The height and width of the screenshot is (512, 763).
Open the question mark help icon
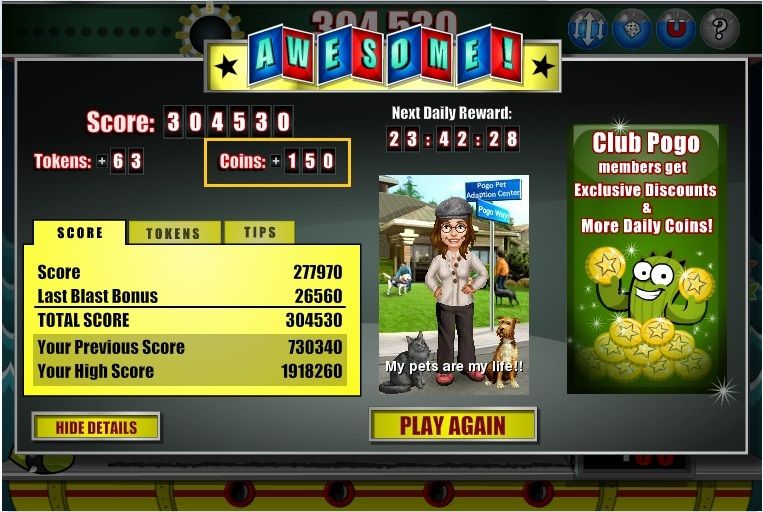(x=719, y=29)
